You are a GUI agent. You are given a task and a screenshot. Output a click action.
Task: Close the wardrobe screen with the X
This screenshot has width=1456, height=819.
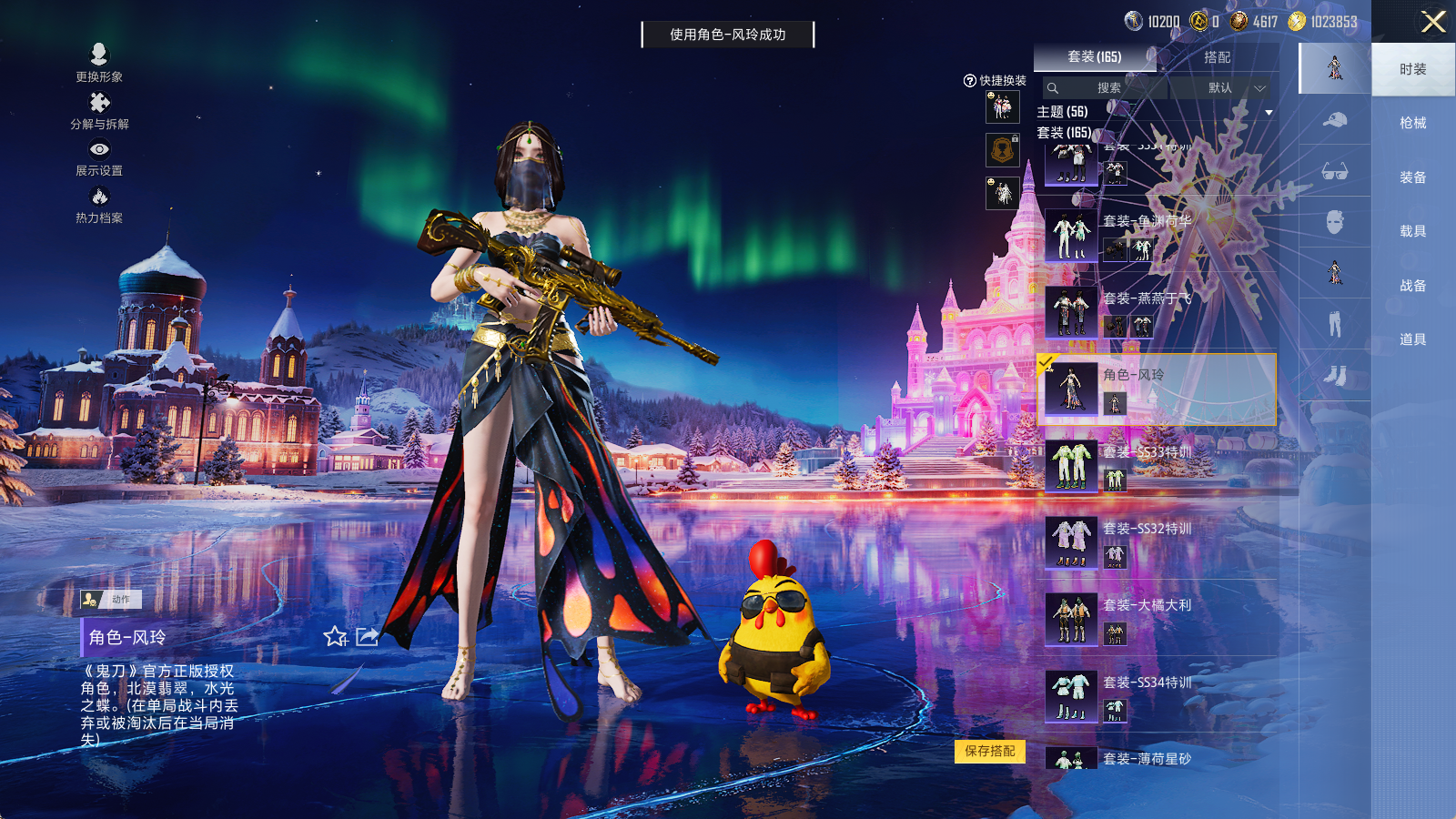(1433, 22)
